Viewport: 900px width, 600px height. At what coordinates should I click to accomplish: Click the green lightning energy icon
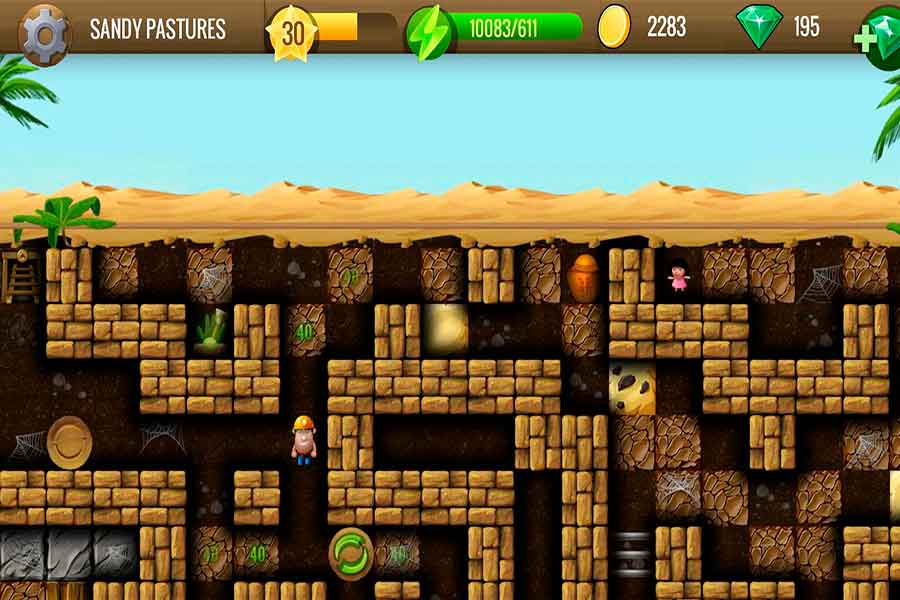coord(429,32)
